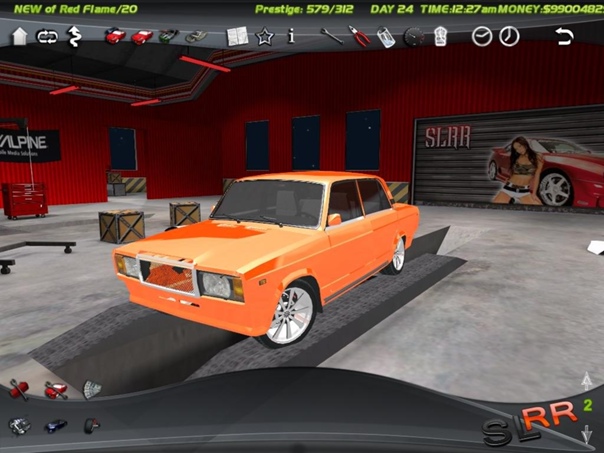Click the home arrow icon in top toolbar
Image resolution: width=604 pixels, height=453 pixels.
[x=19, y=37]
